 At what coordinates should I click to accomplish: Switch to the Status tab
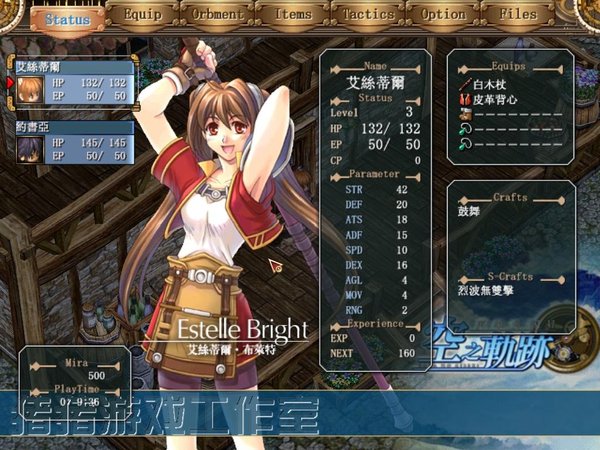tap(68, 18)
